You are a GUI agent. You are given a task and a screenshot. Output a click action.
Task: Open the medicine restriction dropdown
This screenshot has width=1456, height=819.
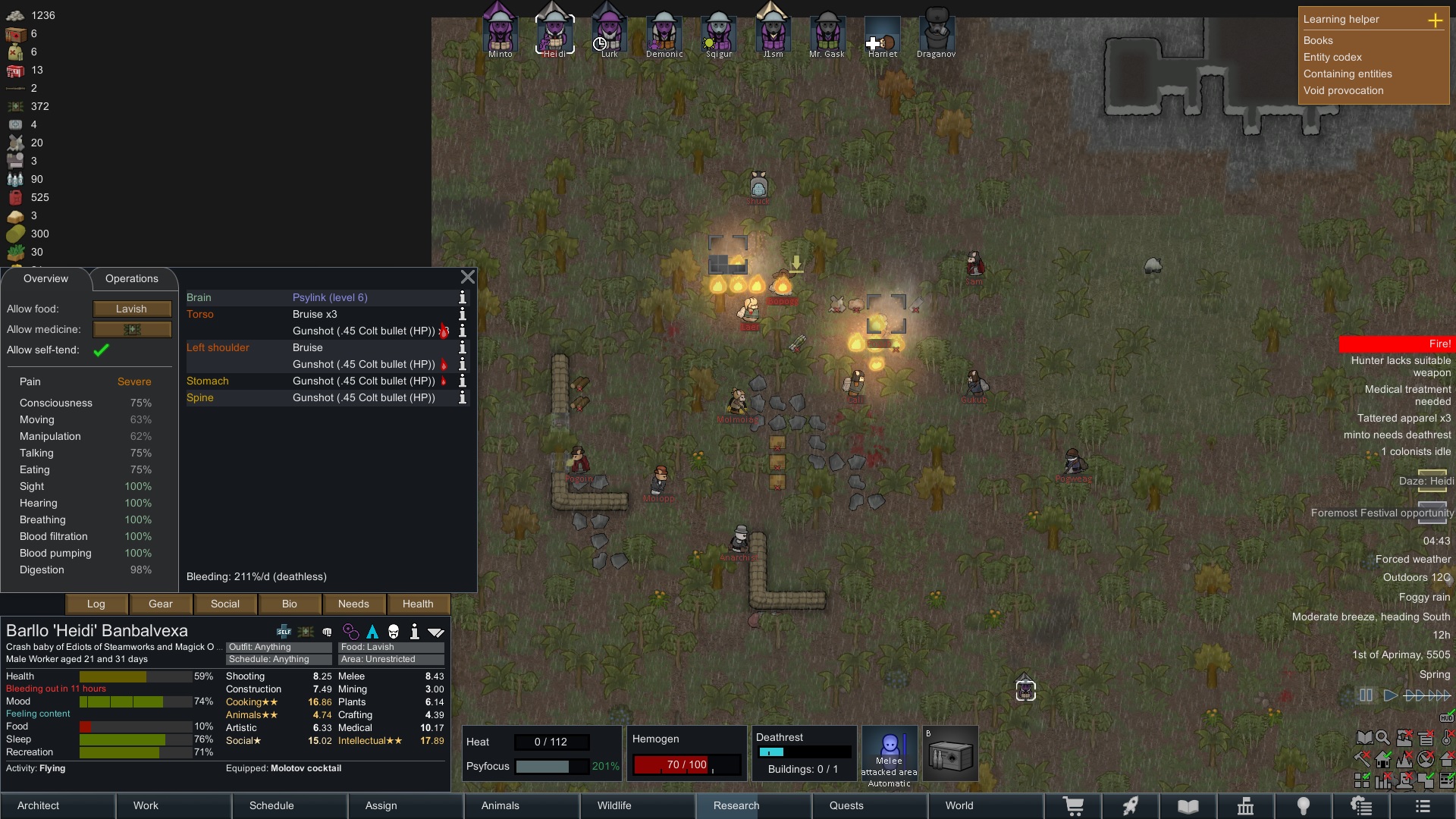131,329
